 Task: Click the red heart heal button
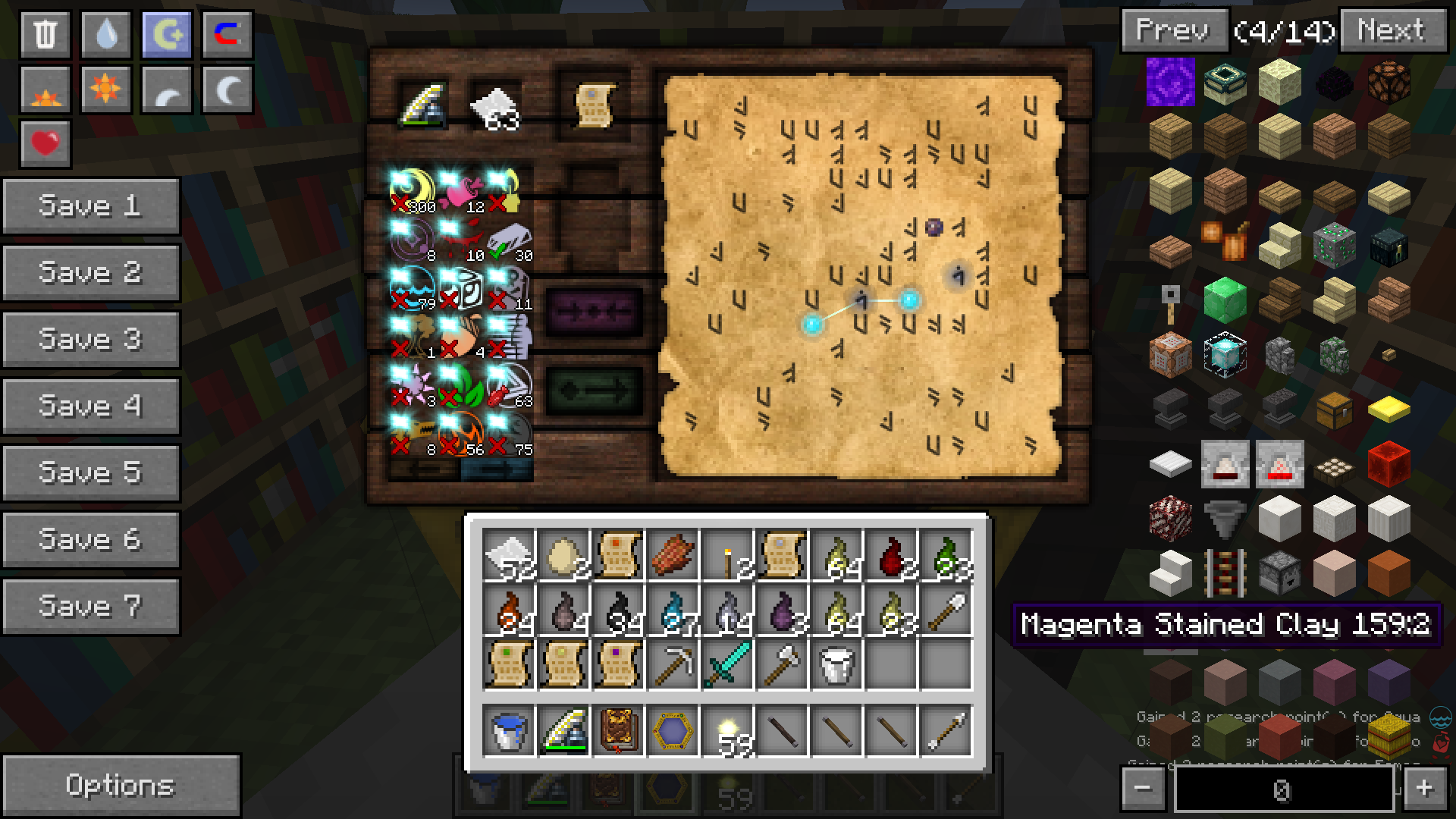[45, 143]
